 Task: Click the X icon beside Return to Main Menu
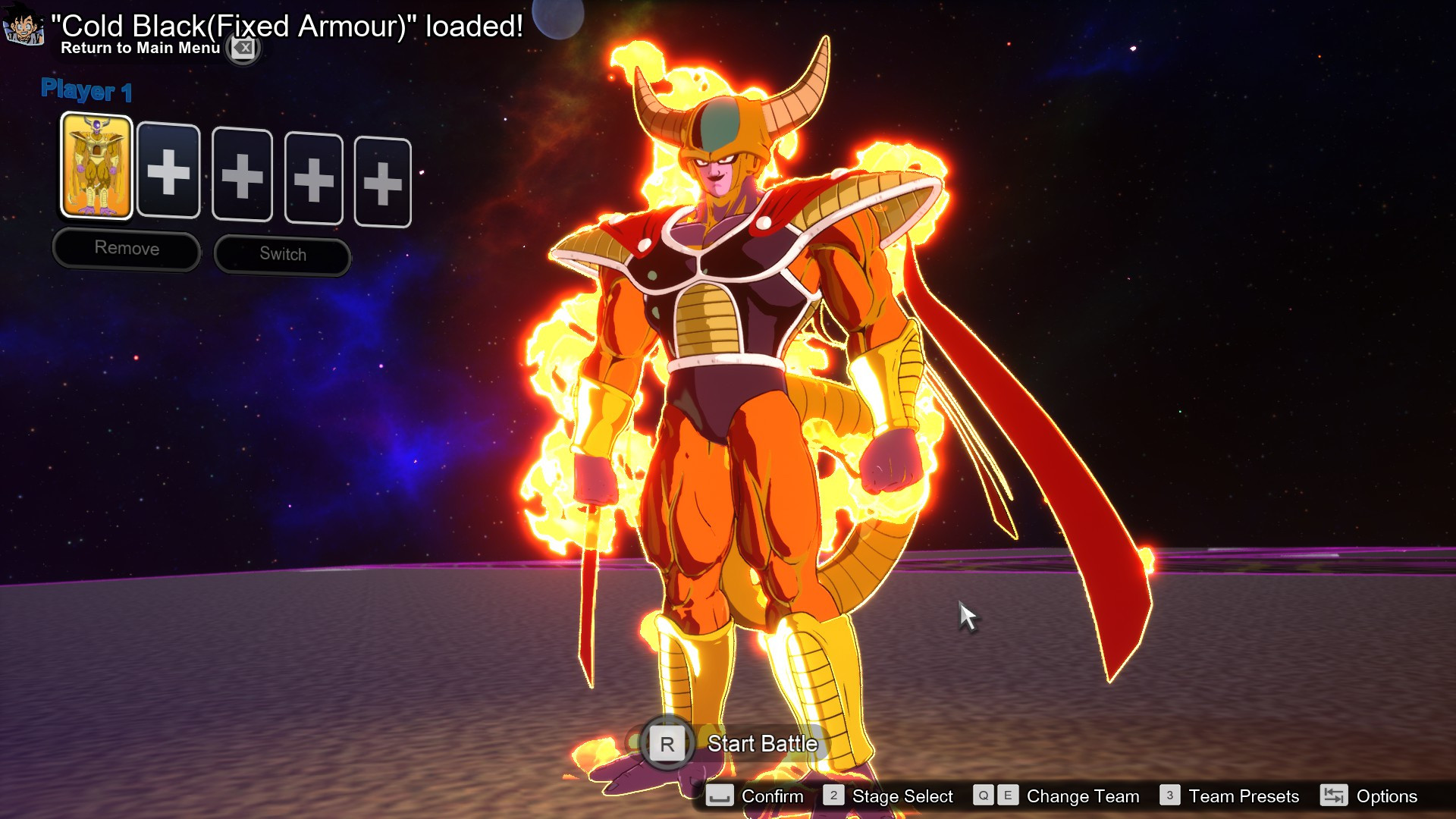click(242, 49)
